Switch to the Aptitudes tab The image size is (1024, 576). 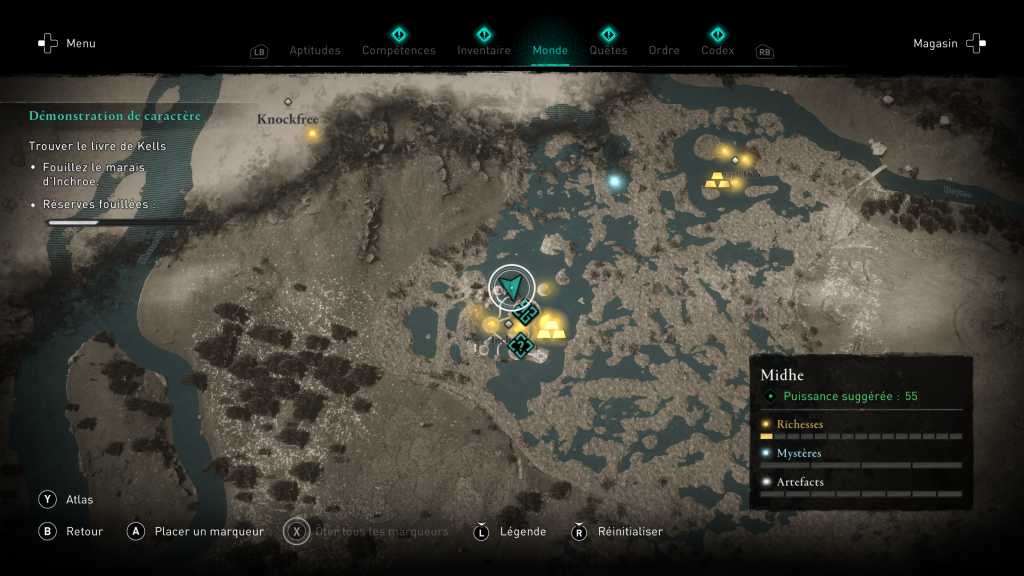[x=314, y=50]
